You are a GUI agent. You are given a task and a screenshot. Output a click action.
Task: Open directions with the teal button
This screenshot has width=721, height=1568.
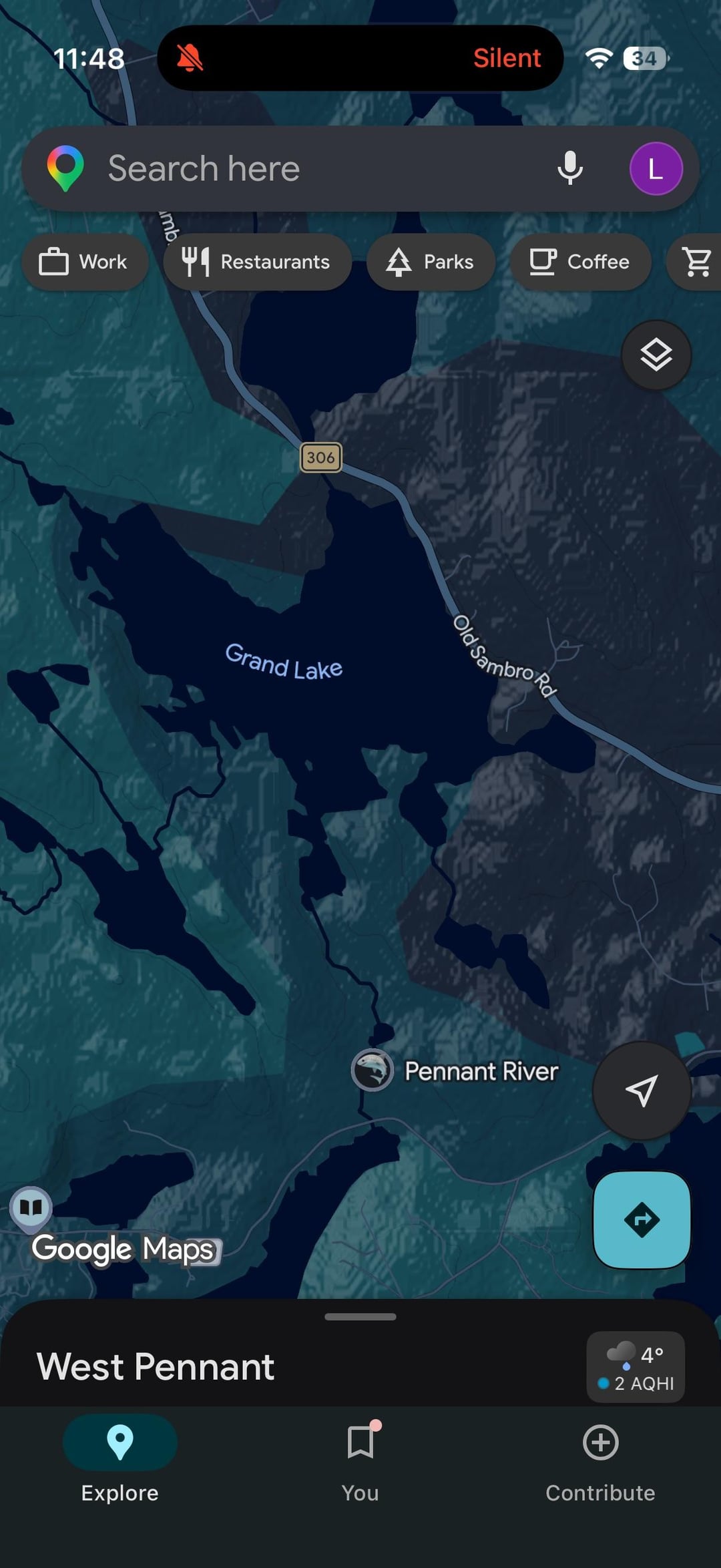pyautogui.click(x=642, y=1220)
